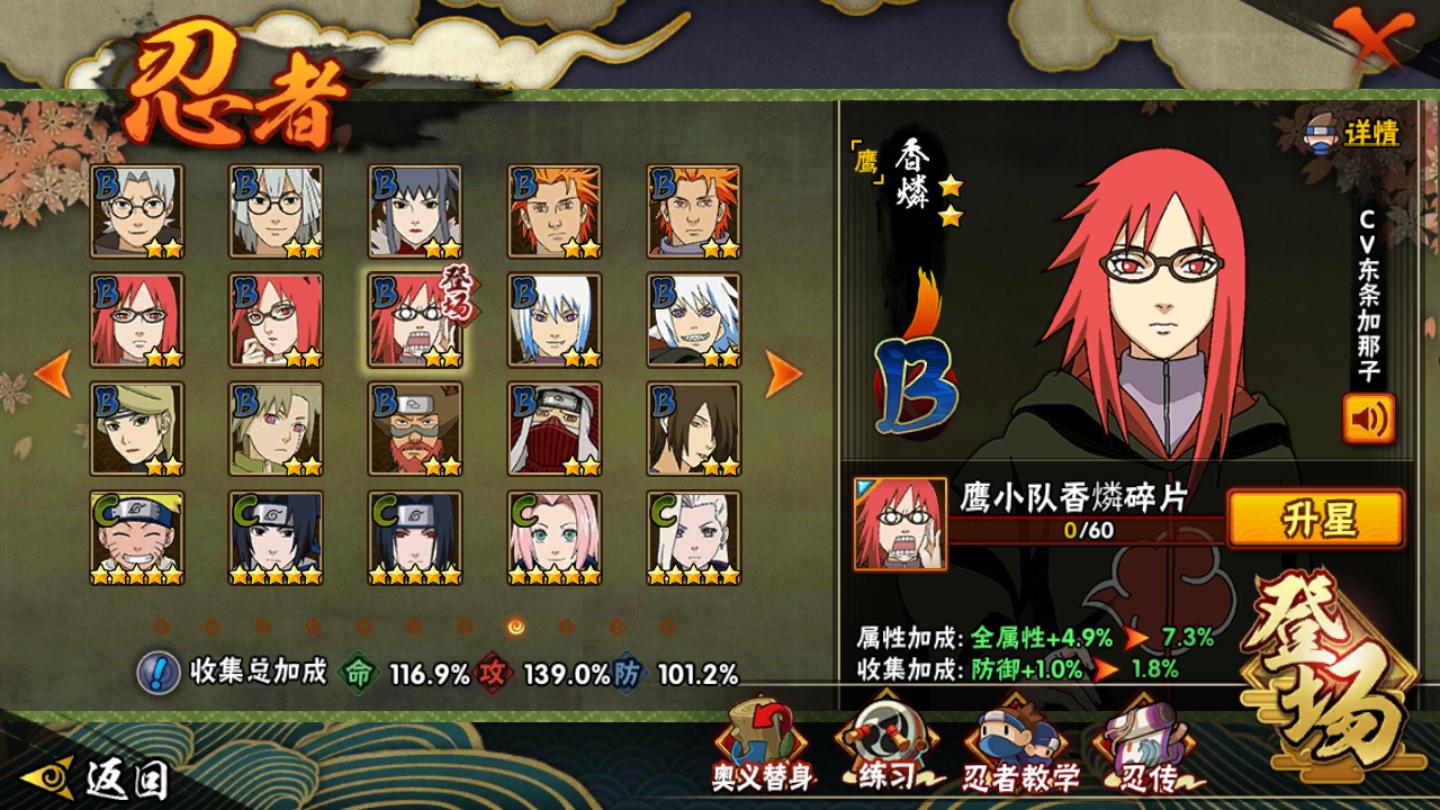
Task: Open the 详情 details panel
Action: click(x=1354, y=133)
